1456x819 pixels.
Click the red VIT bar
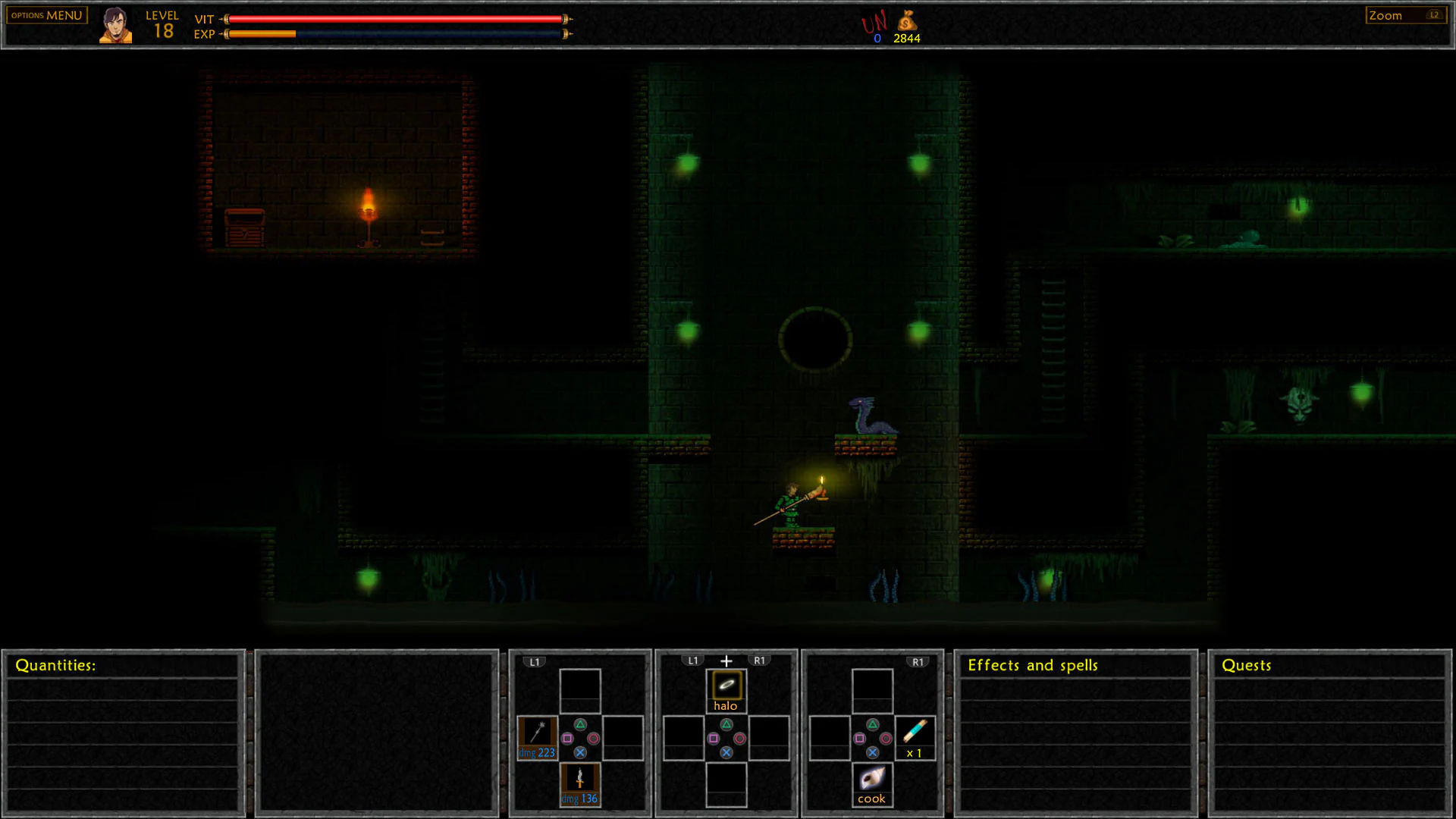click(x=394, y=19)
